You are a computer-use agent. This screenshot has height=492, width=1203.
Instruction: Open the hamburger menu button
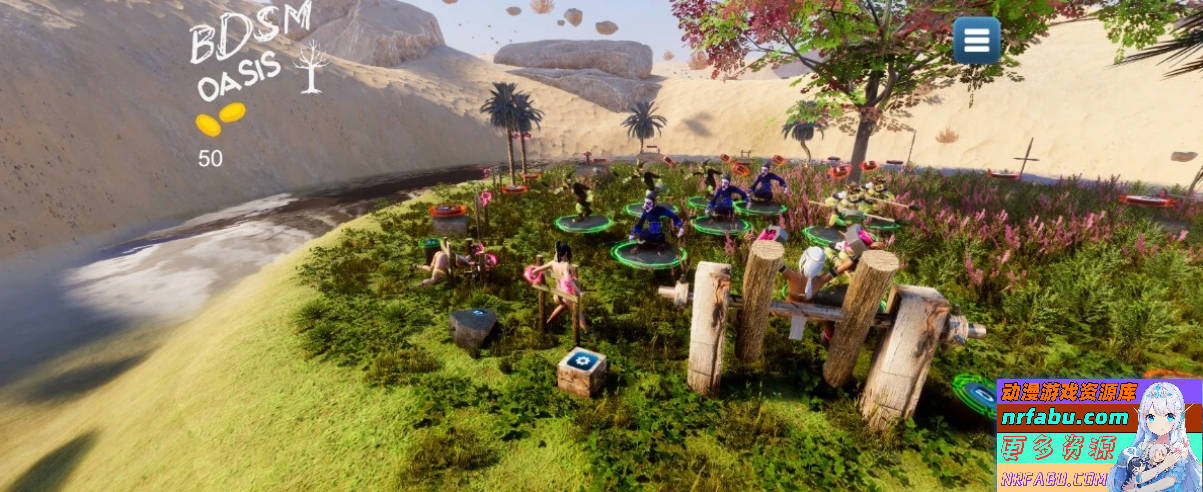976,41
